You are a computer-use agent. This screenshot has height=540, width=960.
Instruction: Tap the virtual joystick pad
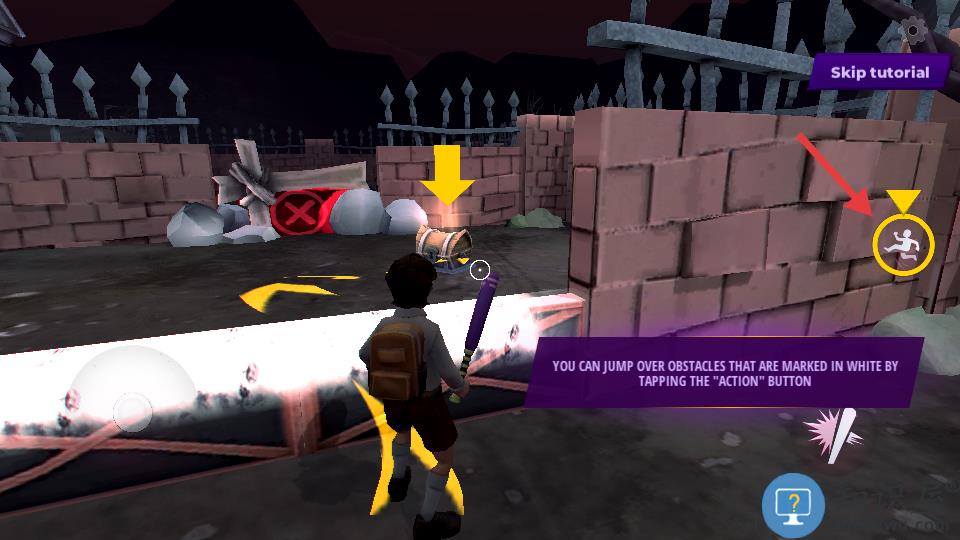tap(132, 410)
